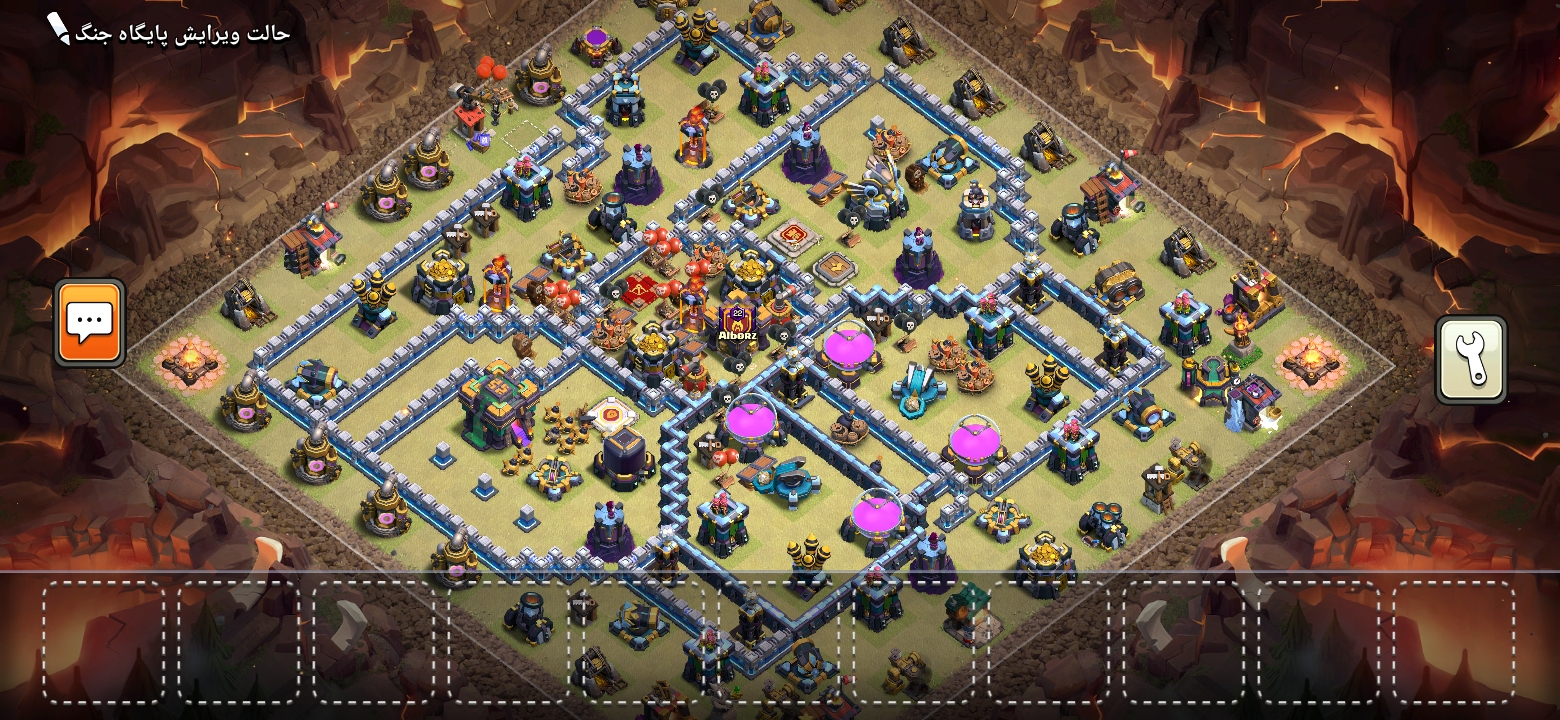The height and width of the screenshot is (720, 1560).
Task: Open the orange chat speech bubble button
Action: coord(90,322)
